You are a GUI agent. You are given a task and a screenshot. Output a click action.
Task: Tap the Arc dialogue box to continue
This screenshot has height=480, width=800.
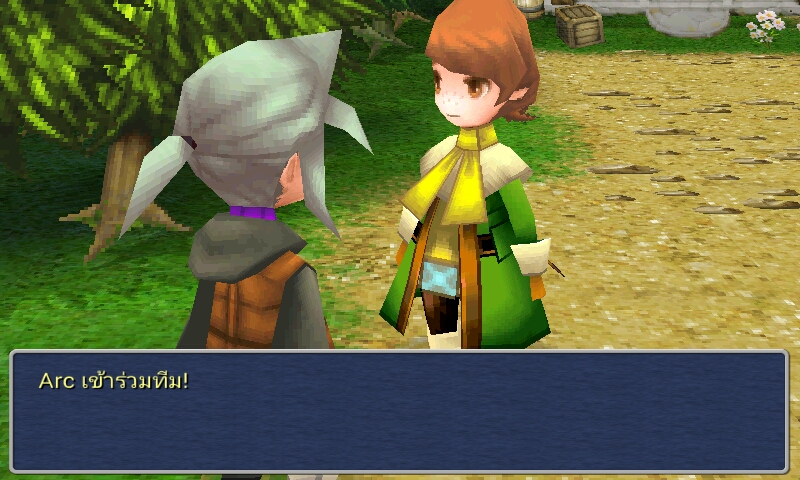pyautogui.click(x=399, y=411)
